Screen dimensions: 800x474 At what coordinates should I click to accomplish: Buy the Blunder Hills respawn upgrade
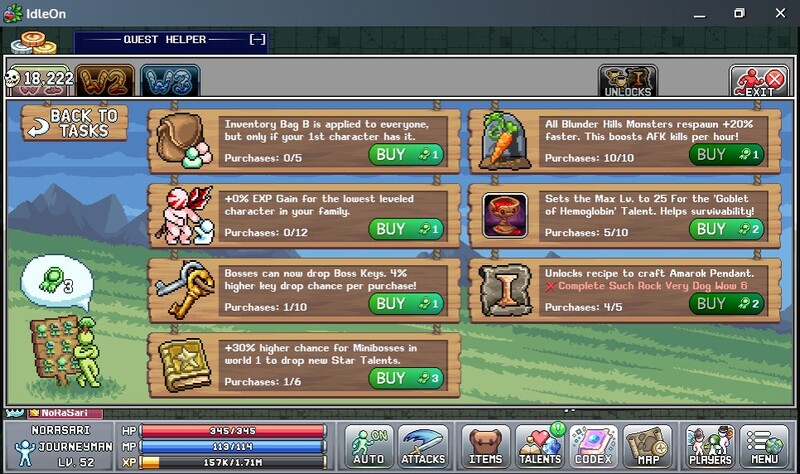726,154
